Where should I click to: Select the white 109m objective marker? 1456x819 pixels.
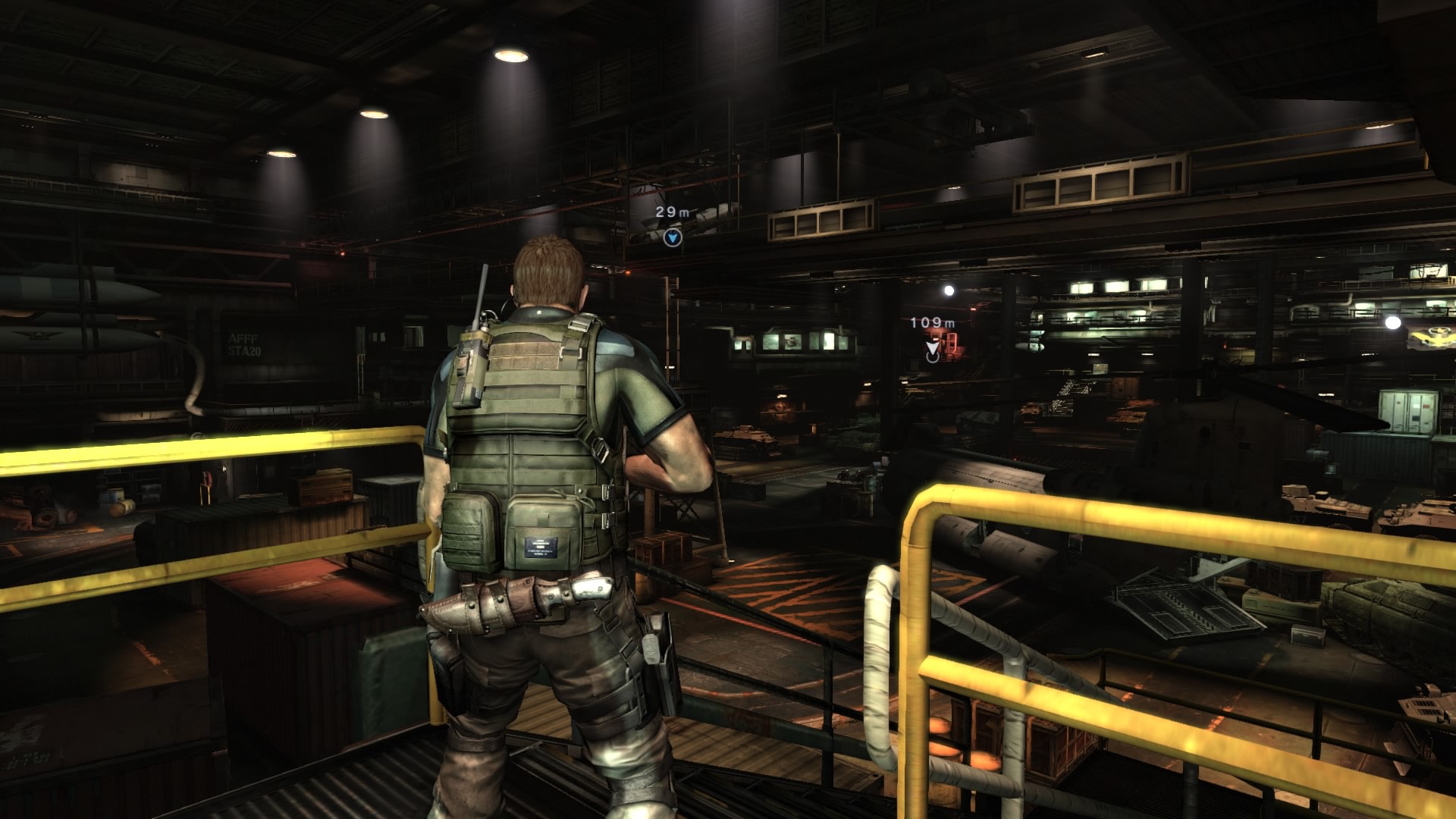(x=932, y=350)
